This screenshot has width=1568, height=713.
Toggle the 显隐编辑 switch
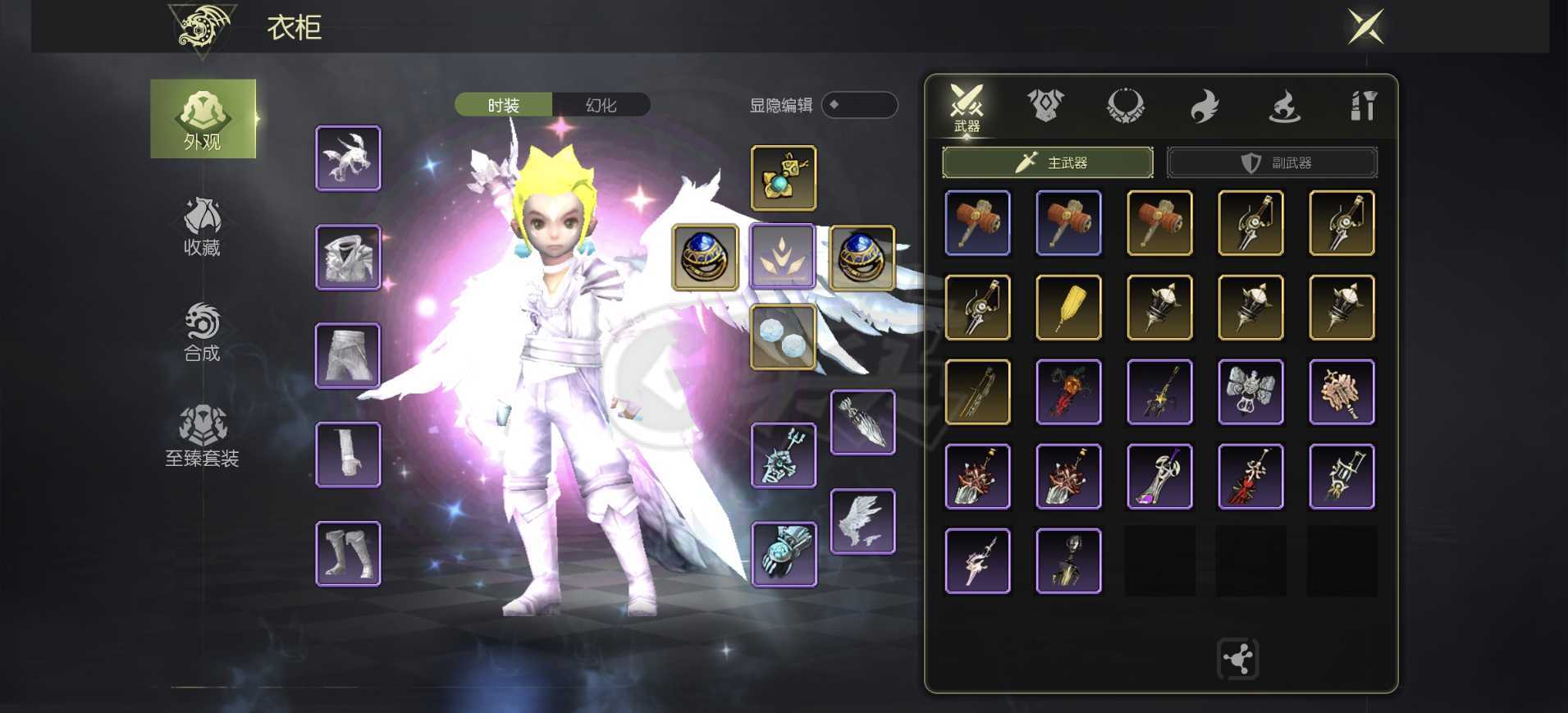859,105
